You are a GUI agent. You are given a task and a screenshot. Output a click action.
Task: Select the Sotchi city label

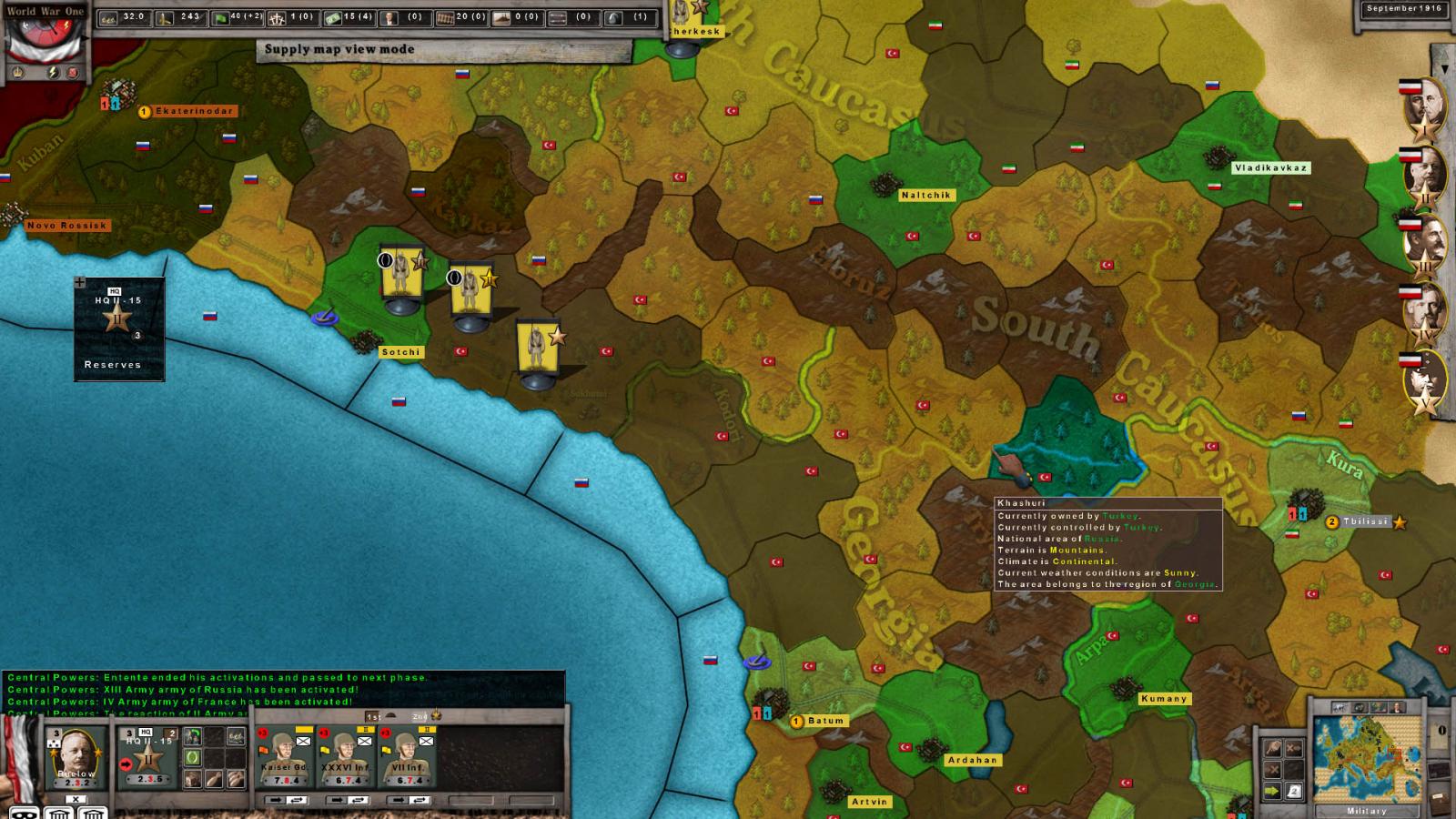(x=400, y=352)
